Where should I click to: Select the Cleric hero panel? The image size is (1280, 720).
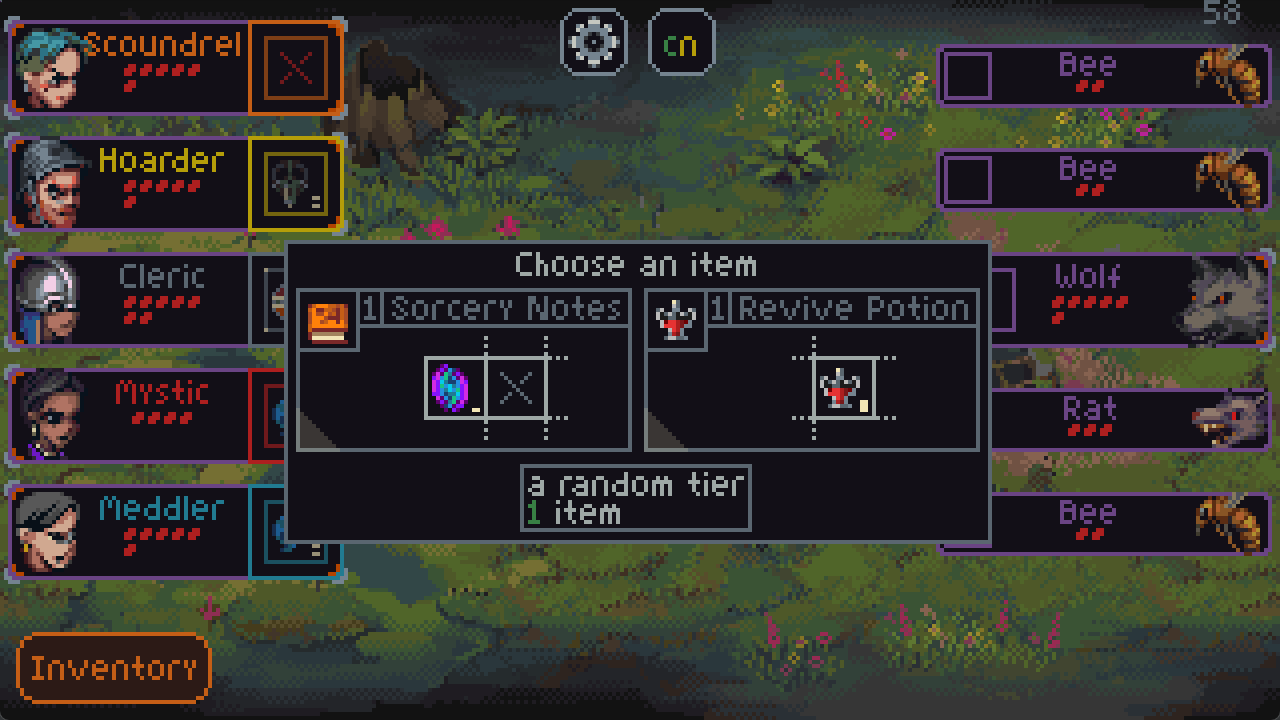[130, 298]
